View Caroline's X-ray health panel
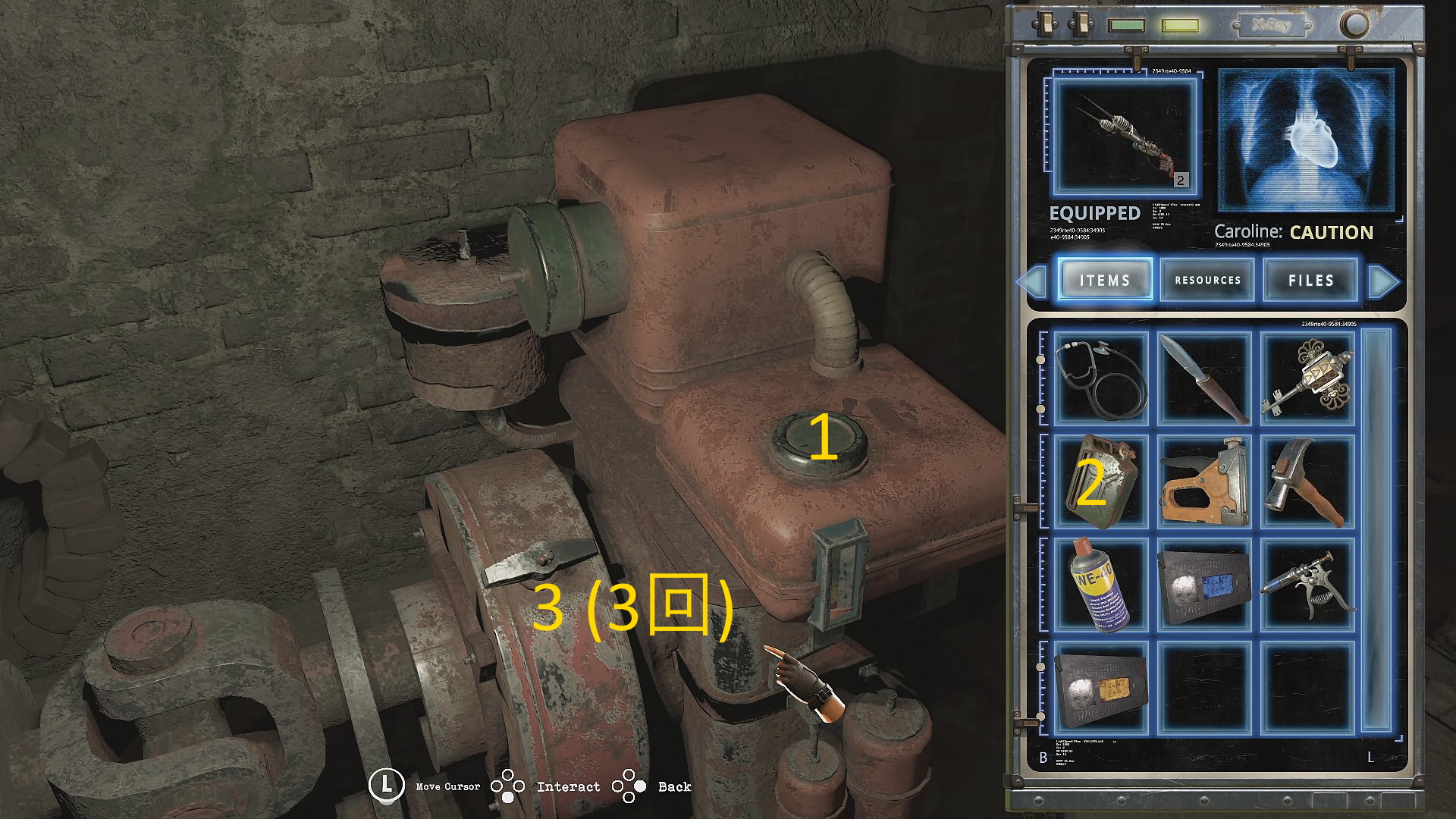The width and height of the screenshot is (1456, 819). pos(1306,140)
